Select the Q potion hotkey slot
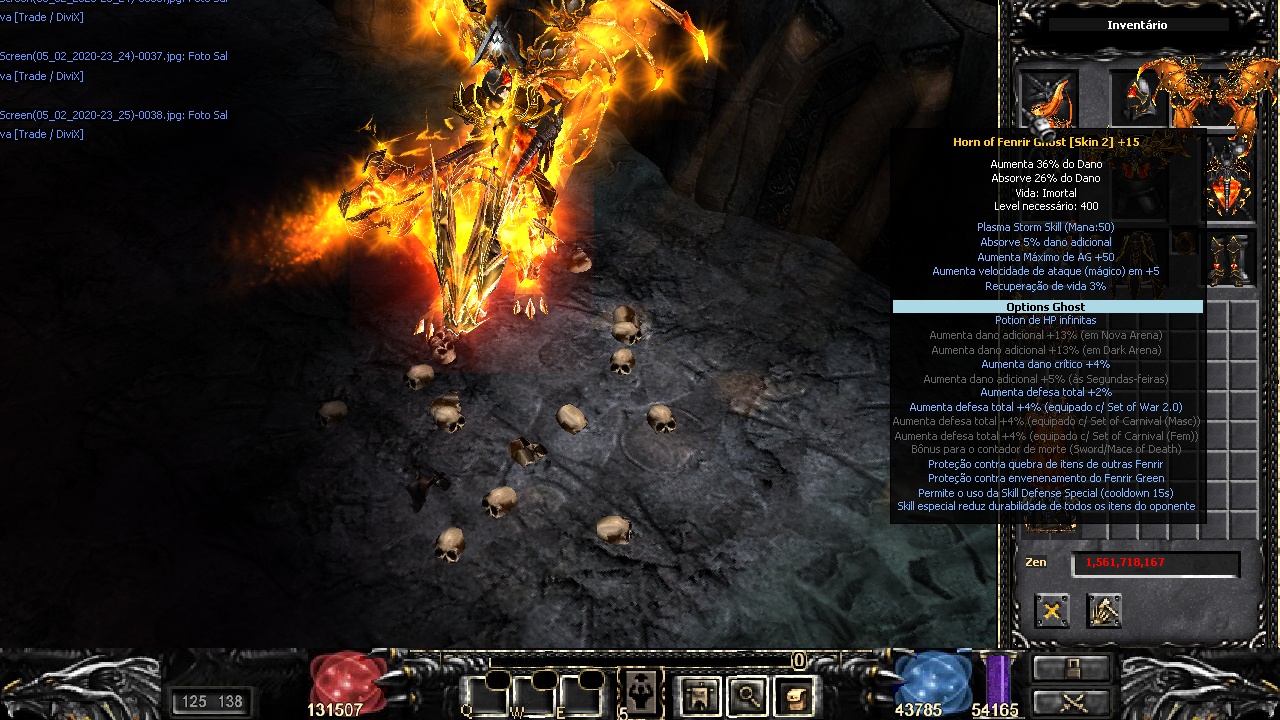The image size is (1280, 720). [484, 694]
